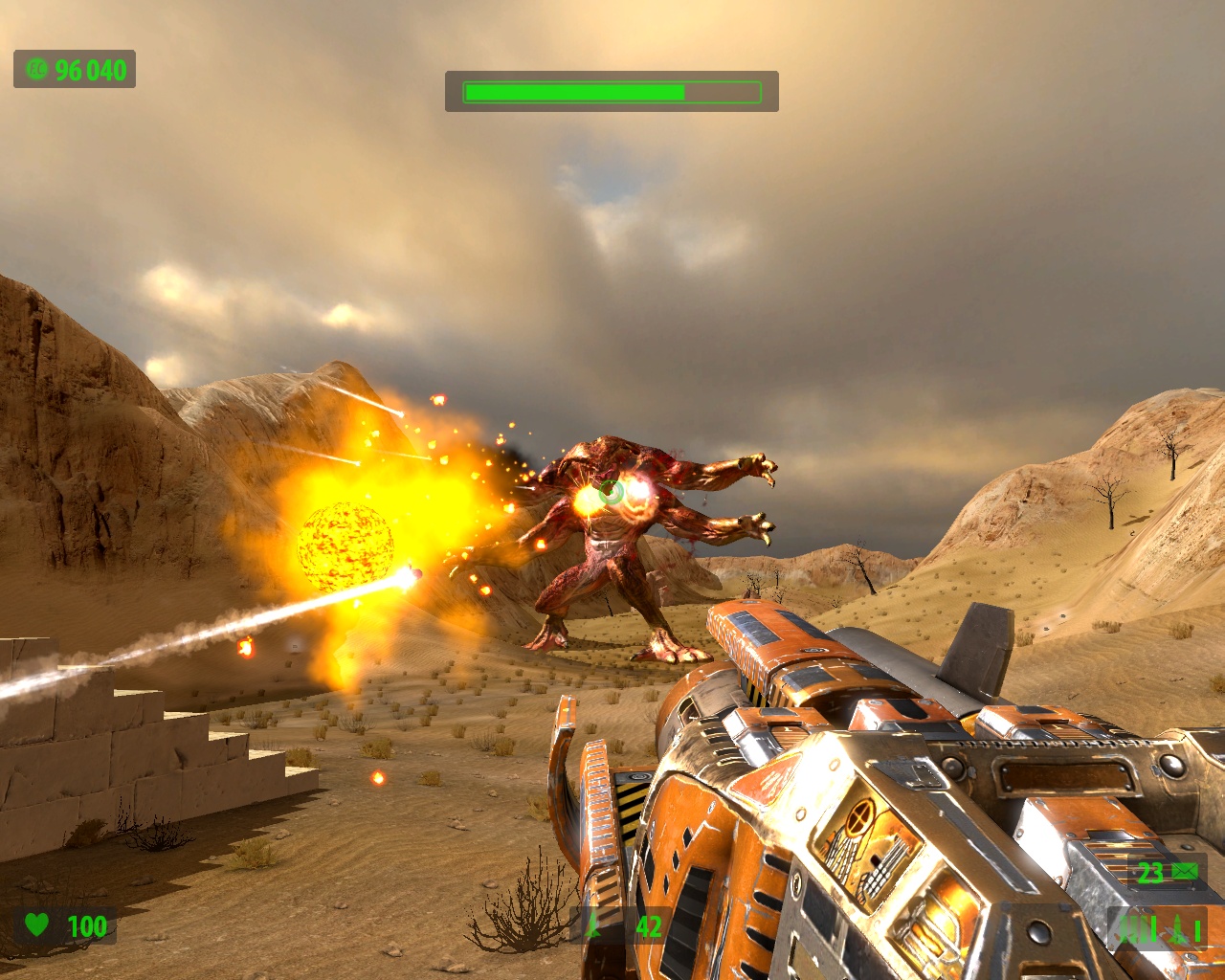This screenshot has height=980, width=1225.
Task: Select the rocket icon beside the 42 count
Action: [x=594, y=925]
